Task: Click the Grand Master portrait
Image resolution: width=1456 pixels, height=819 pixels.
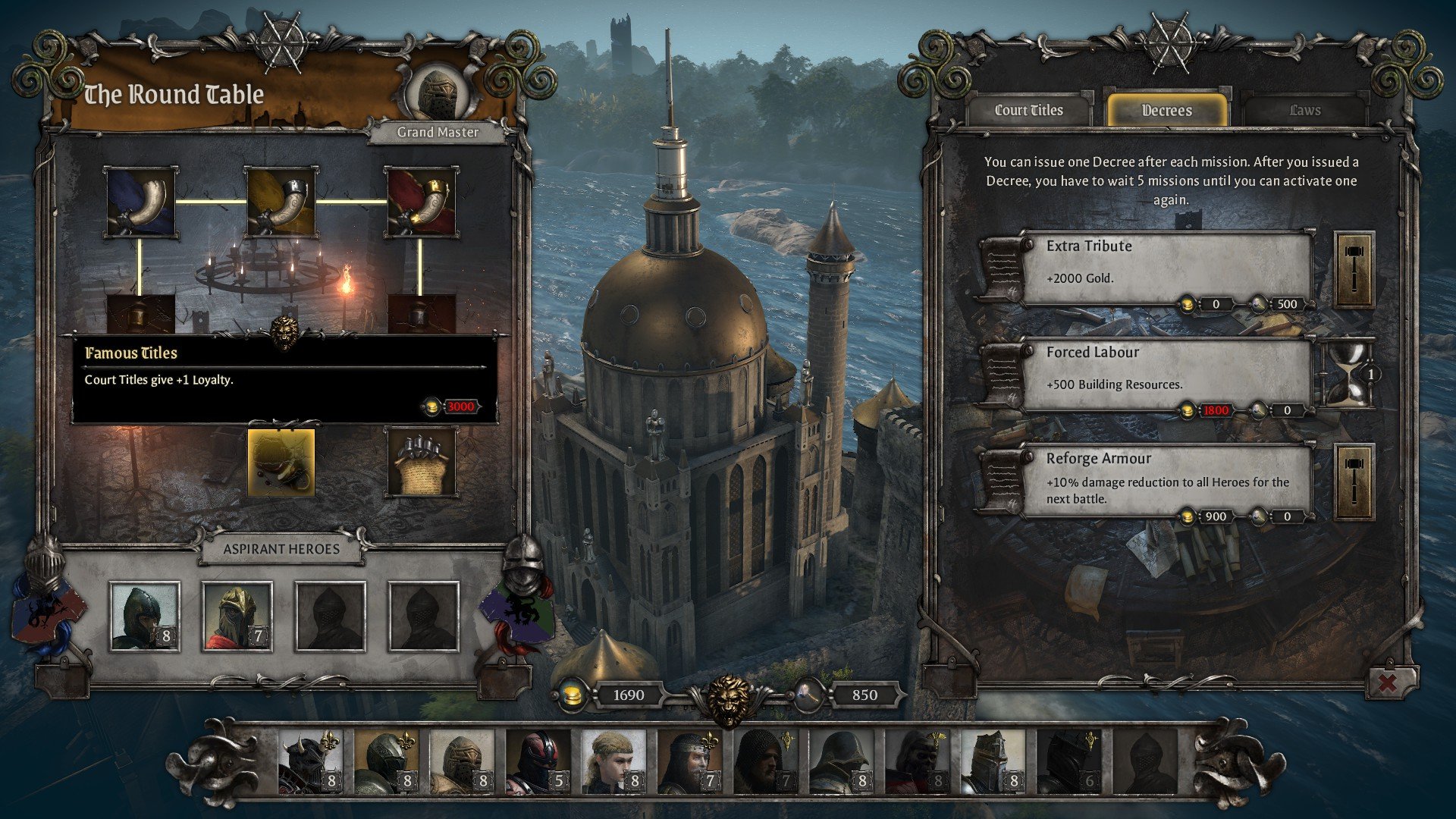Action: [x=438, y=94]
